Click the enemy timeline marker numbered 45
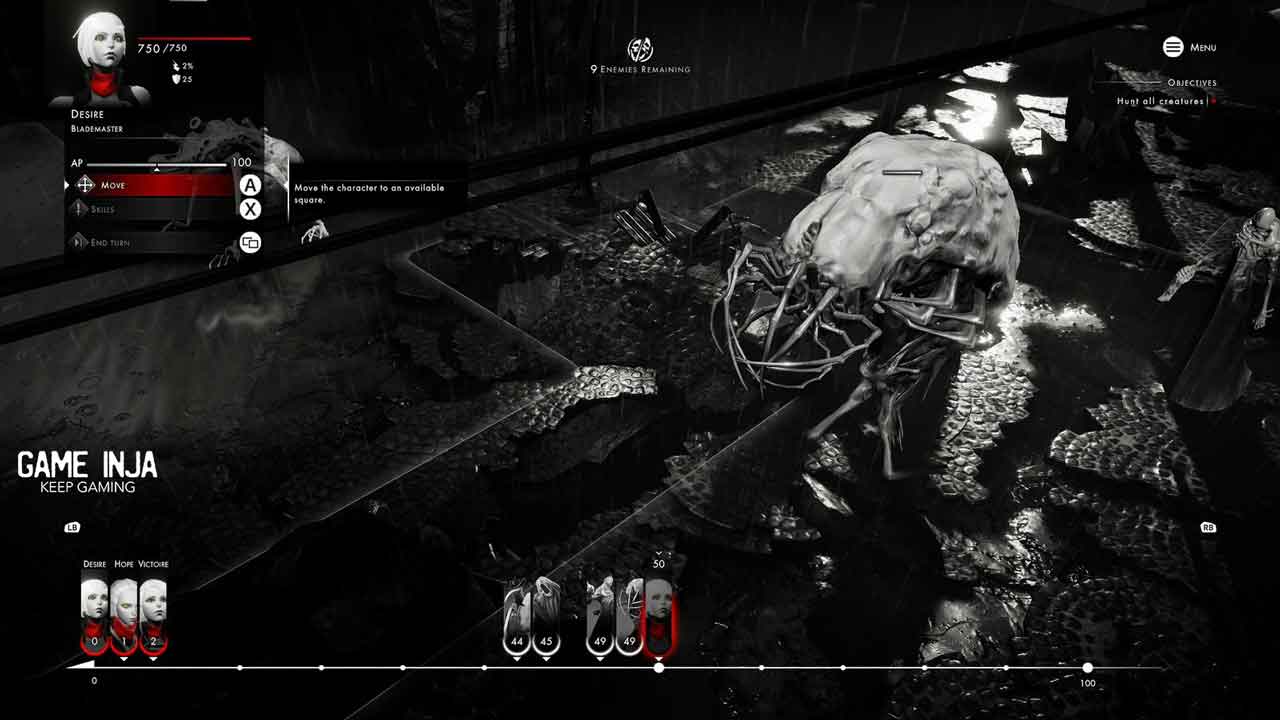This screenshot has height=720, width=1280. tap(546, 614)
